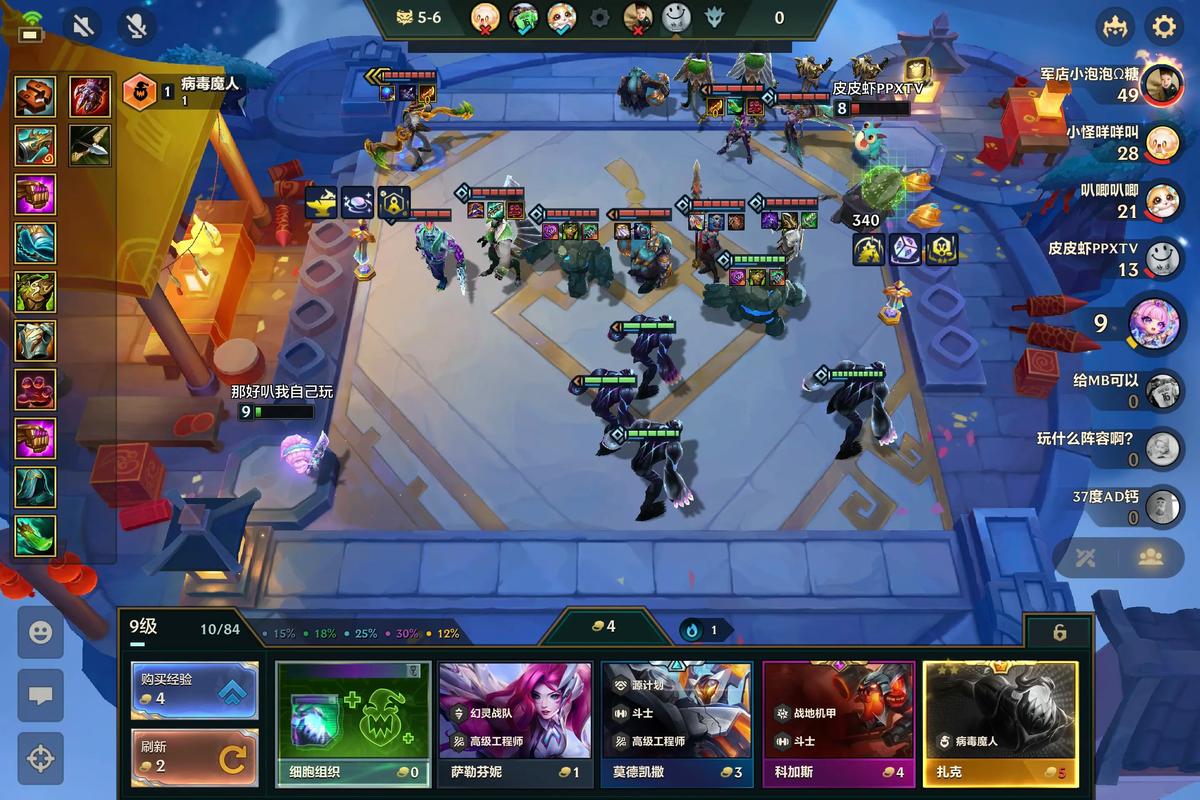Select the 病毒魔人 trait badge
The width and height of the screenshot is (1200, 800).
pos(139,92)
